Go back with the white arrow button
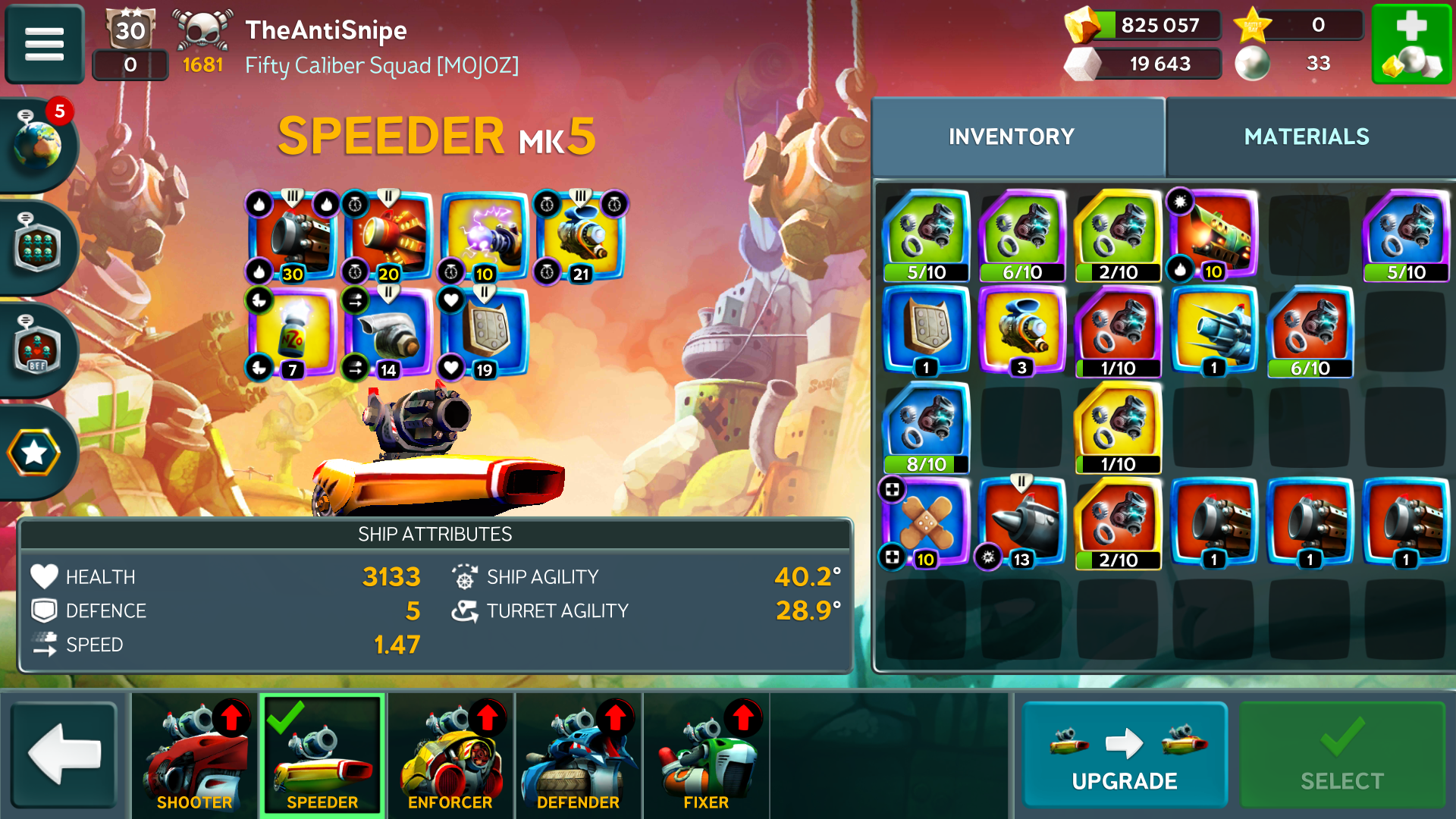Viewport: 1456px width, 819px height. tap(64, 755)
